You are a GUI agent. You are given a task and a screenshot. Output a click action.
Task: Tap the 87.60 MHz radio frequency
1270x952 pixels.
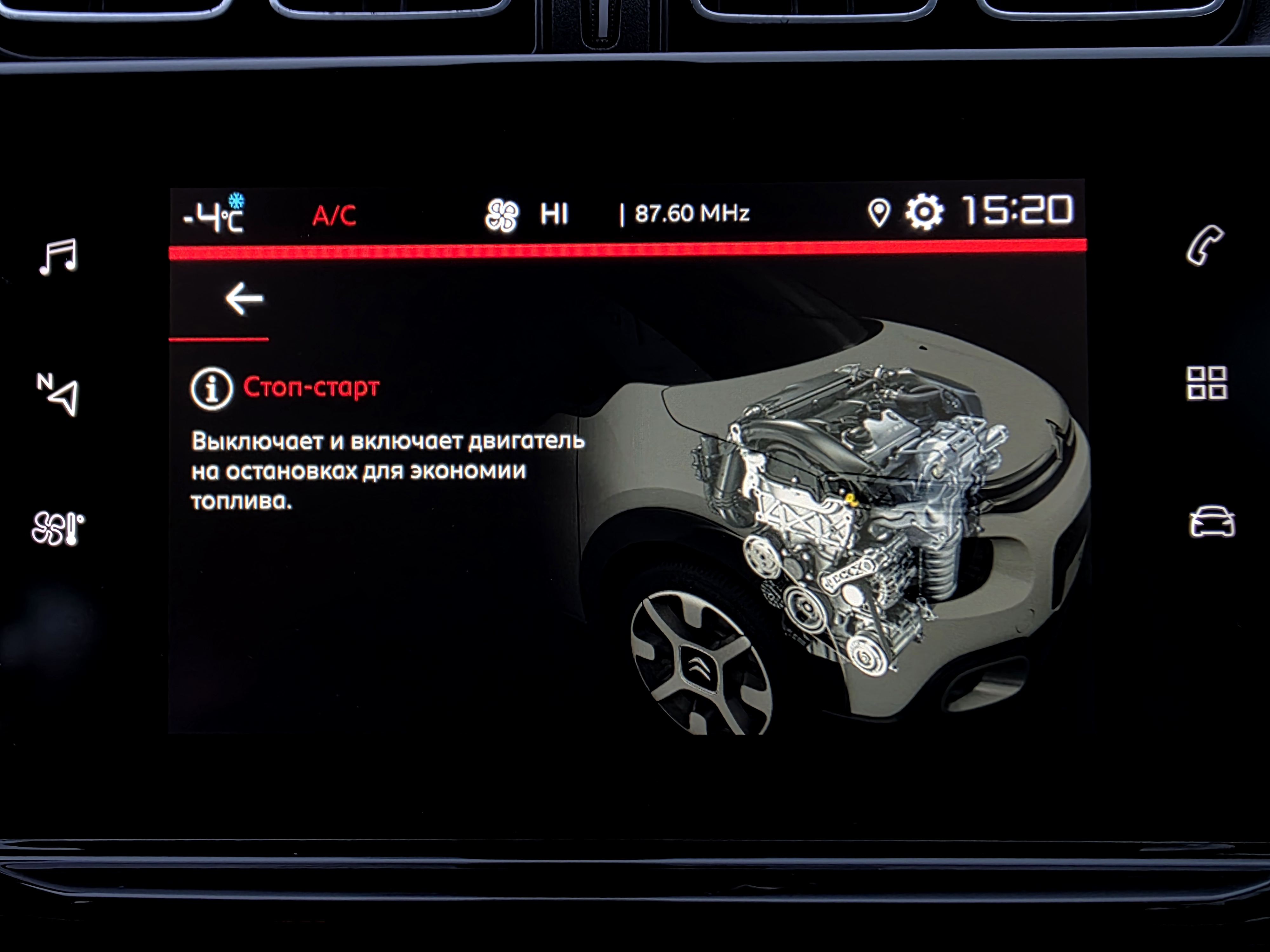pyautogui.click(x=691, y=214)
